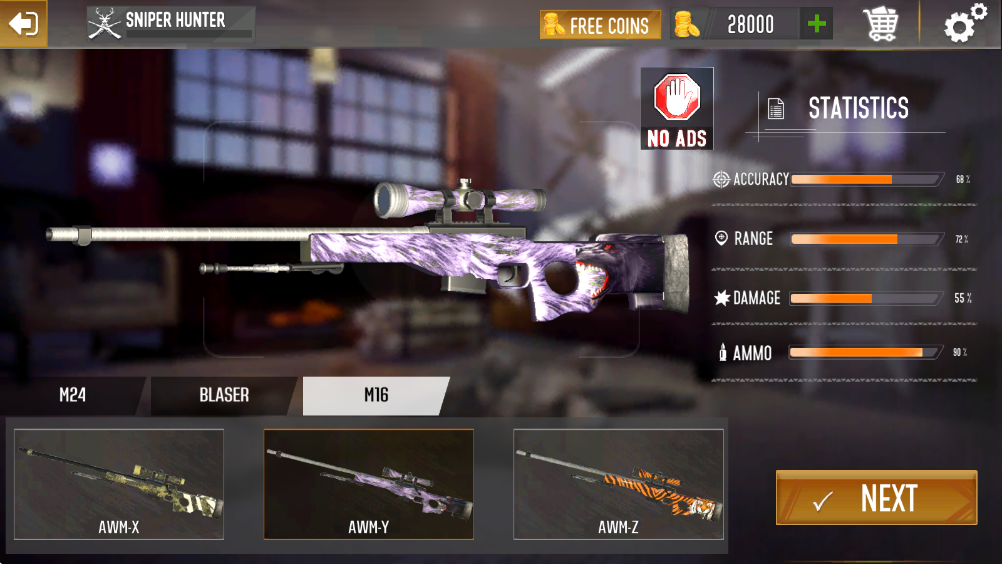Open the shopping cart store

click(x=880, y=24)
